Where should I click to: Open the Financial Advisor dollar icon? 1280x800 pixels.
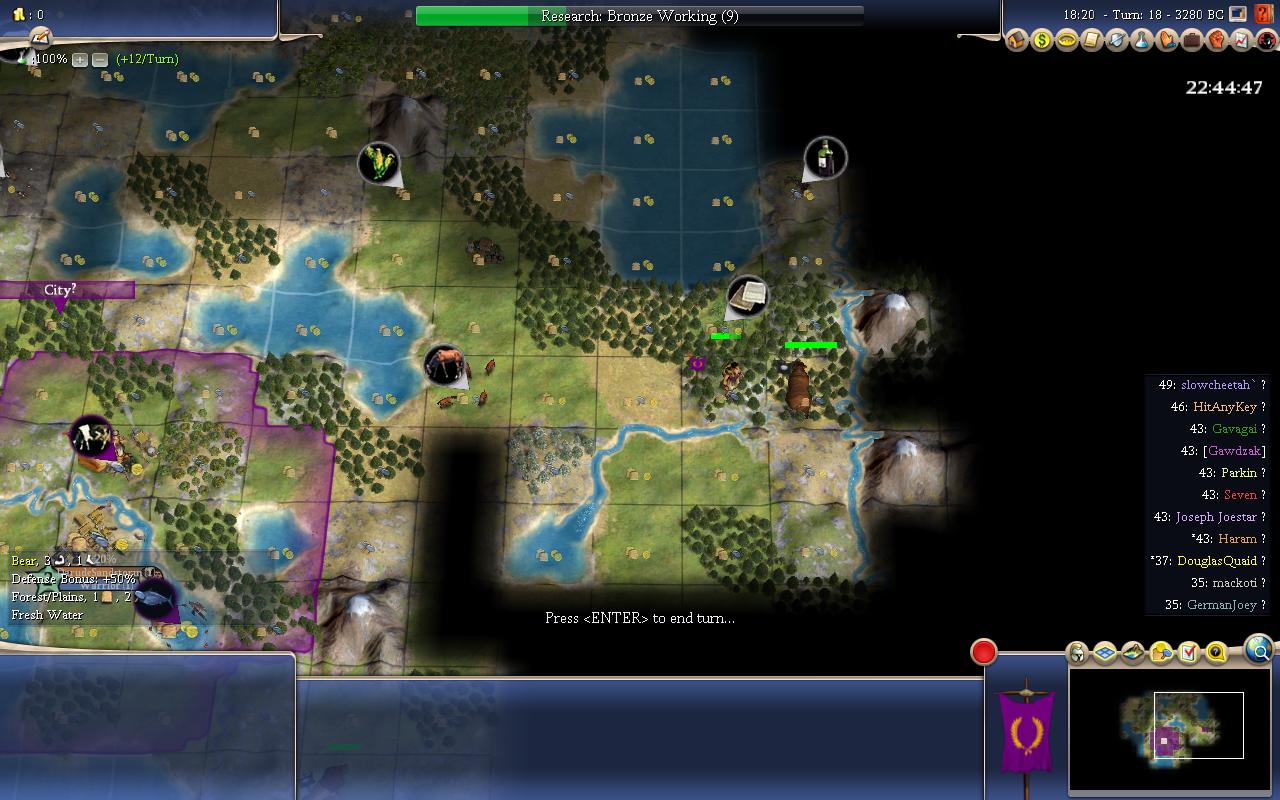[x=1042, y=41]
